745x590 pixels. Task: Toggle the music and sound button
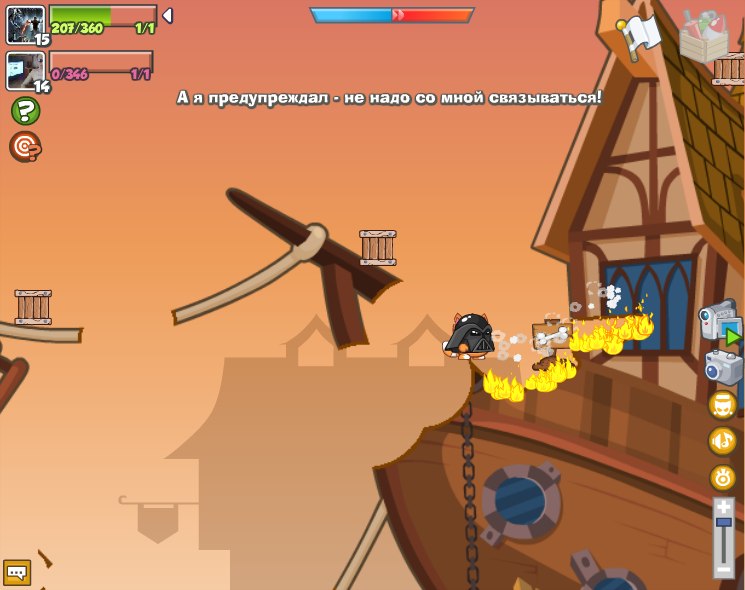point(723,440)
